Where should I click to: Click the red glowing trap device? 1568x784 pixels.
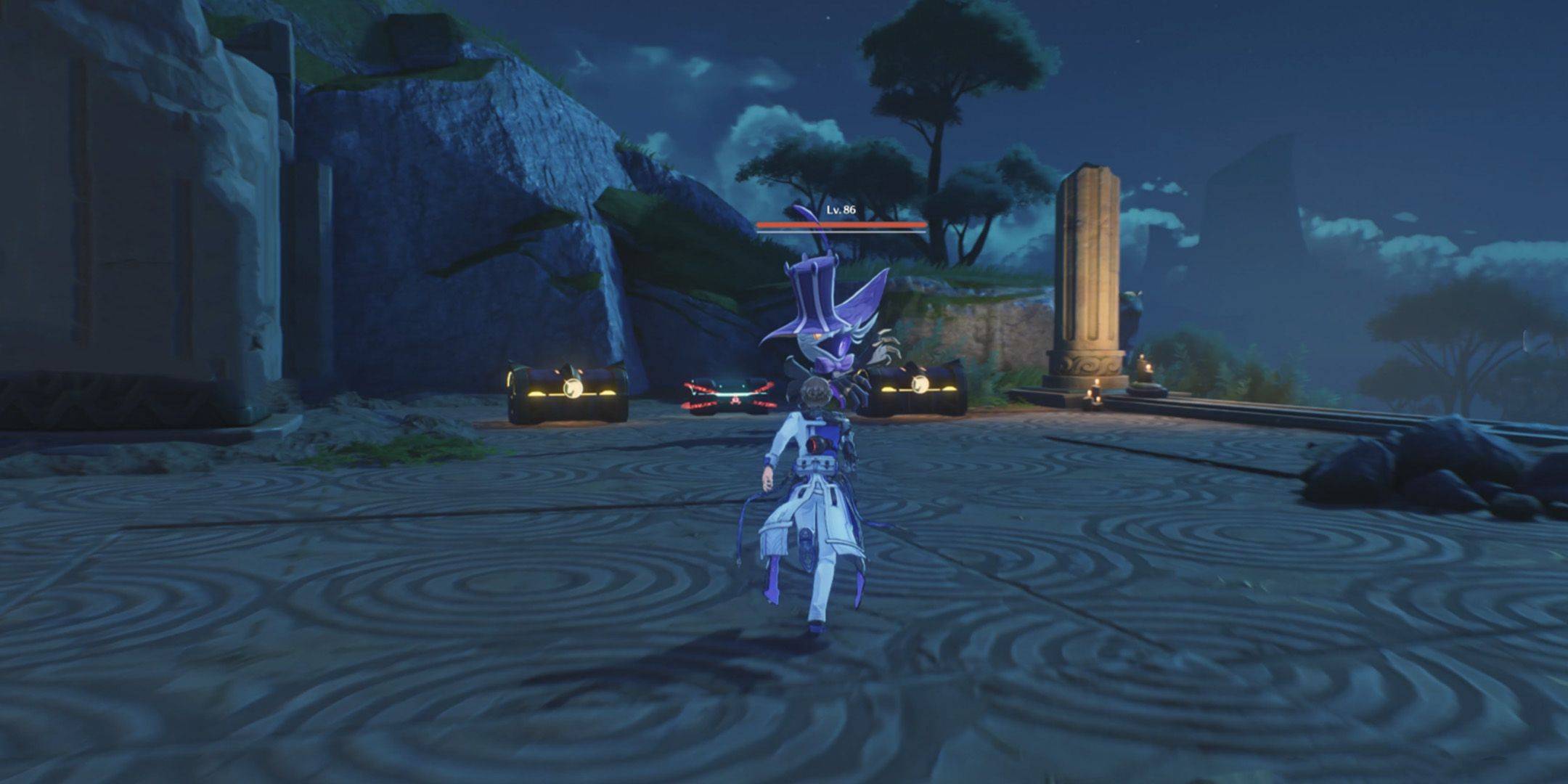point(730,396)
